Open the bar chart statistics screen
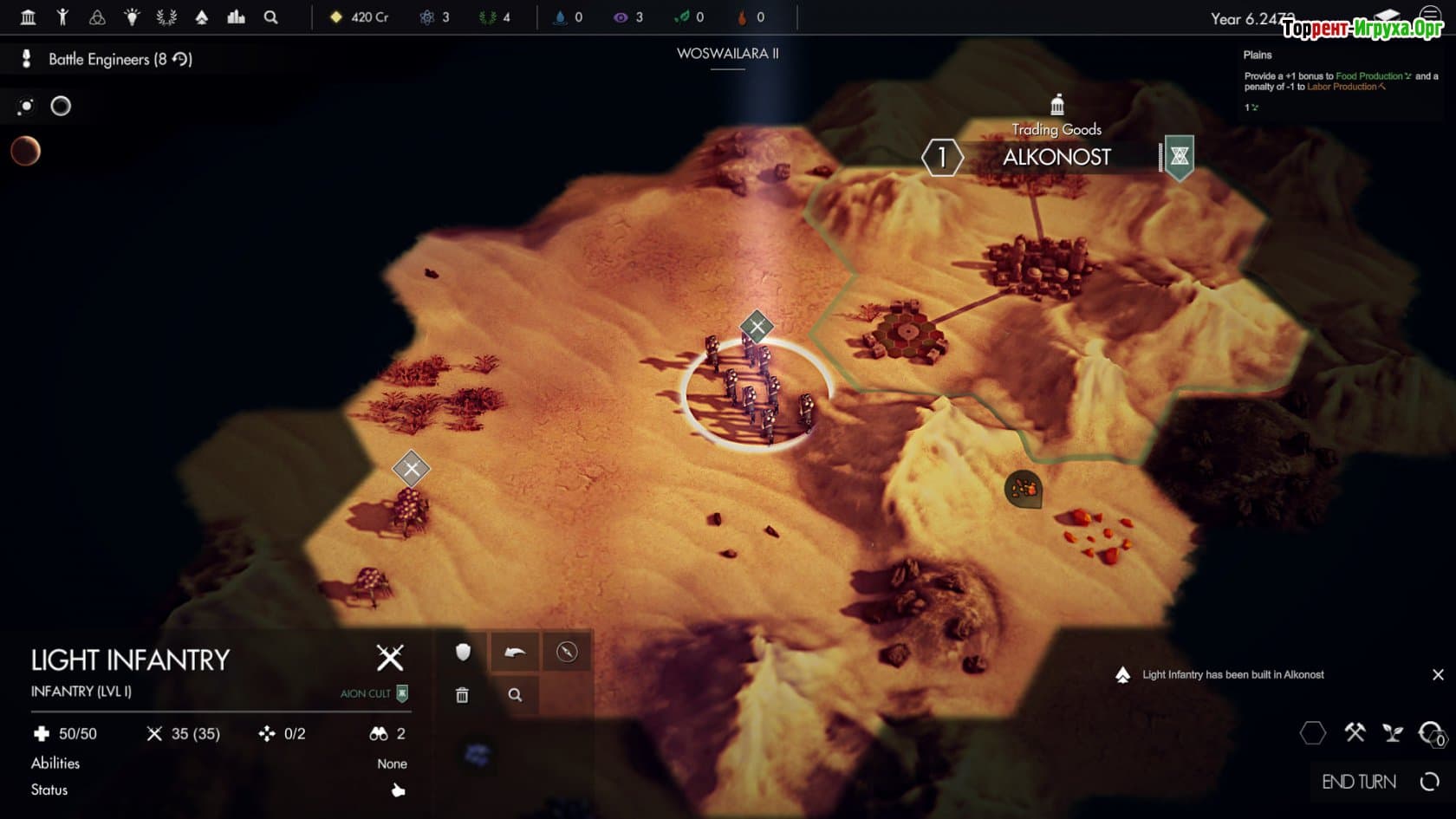1456x819 pixels. click(x=236, y=16)
